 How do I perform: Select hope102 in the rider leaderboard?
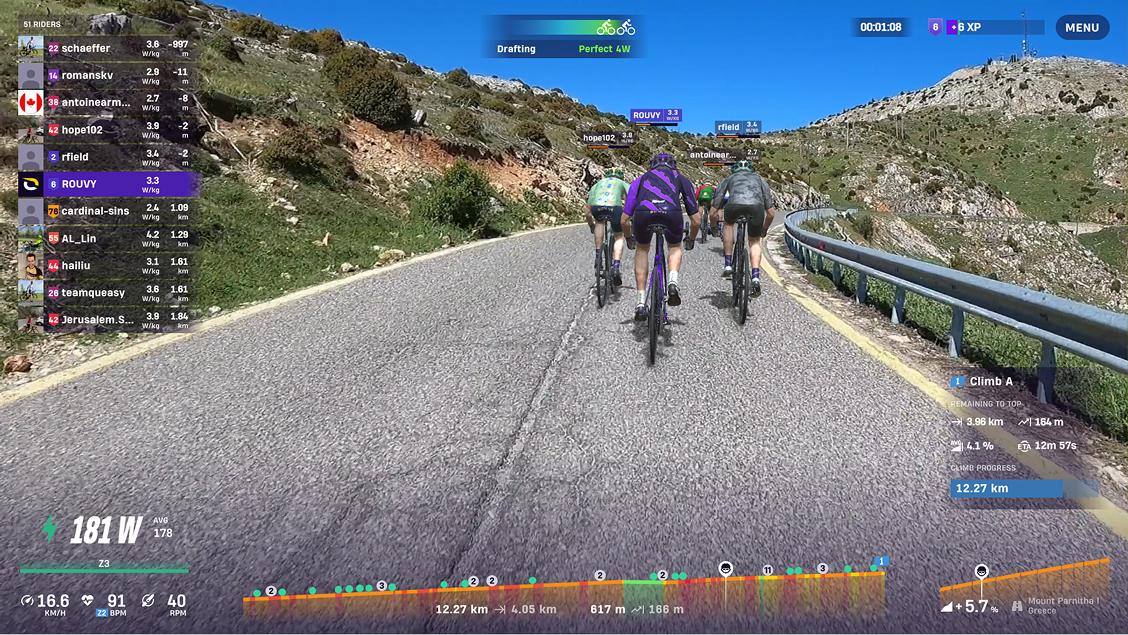pos(107,130)
